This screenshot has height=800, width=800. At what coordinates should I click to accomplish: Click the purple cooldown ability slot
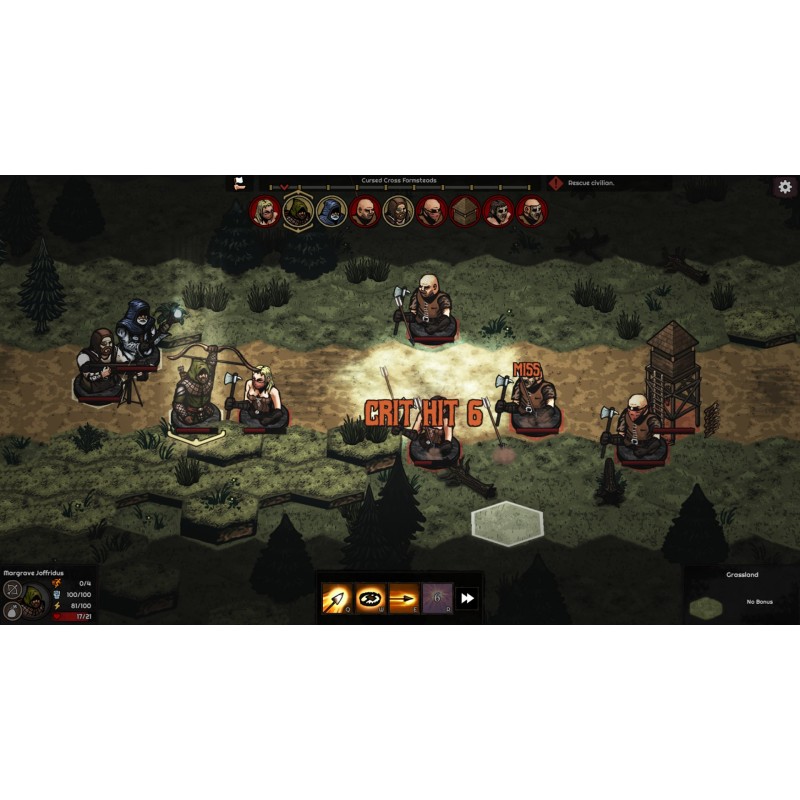(x=436, y=599)
